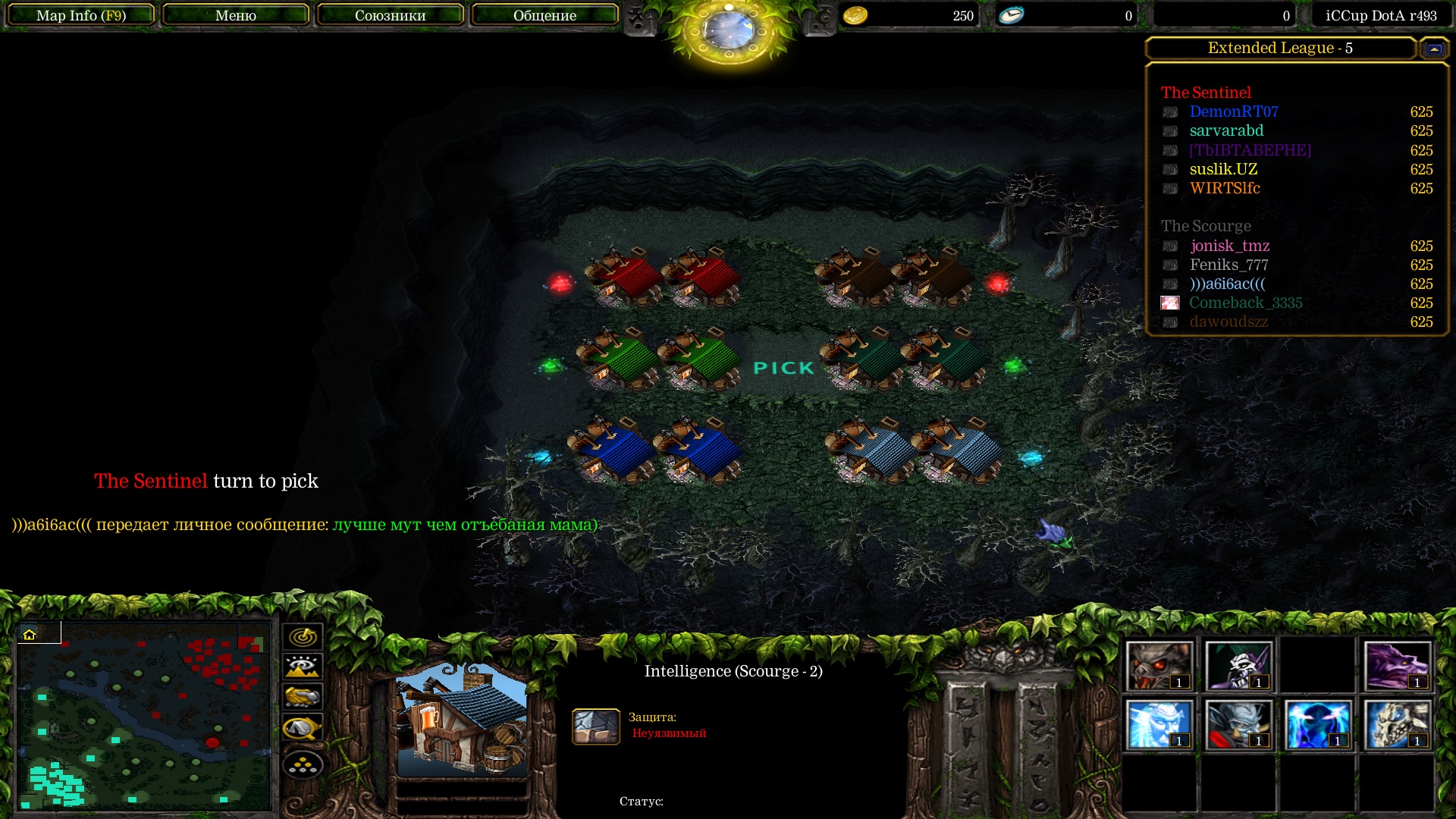Open the Общение chat log

(544, 15)
